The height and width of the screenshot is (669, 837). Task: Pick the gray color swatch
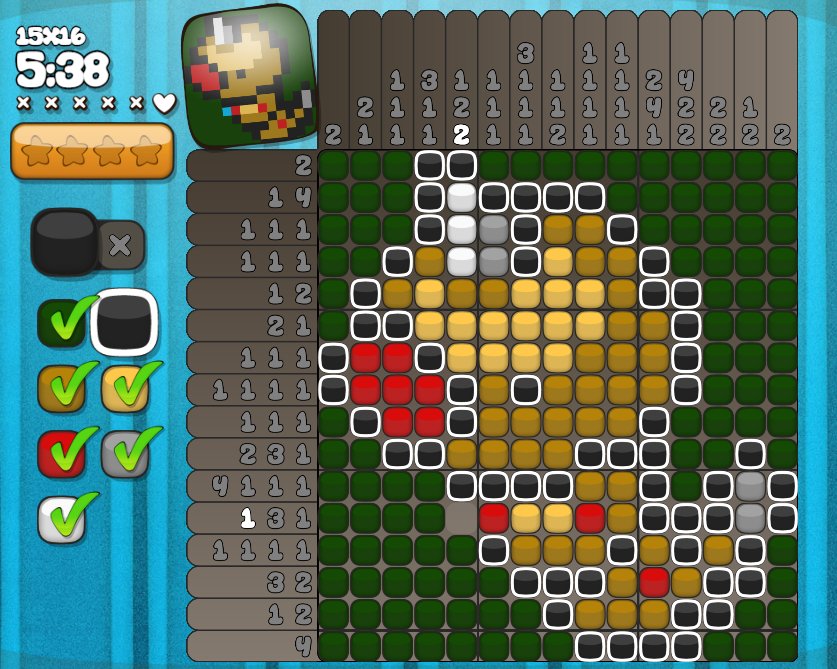click(125, 453)
